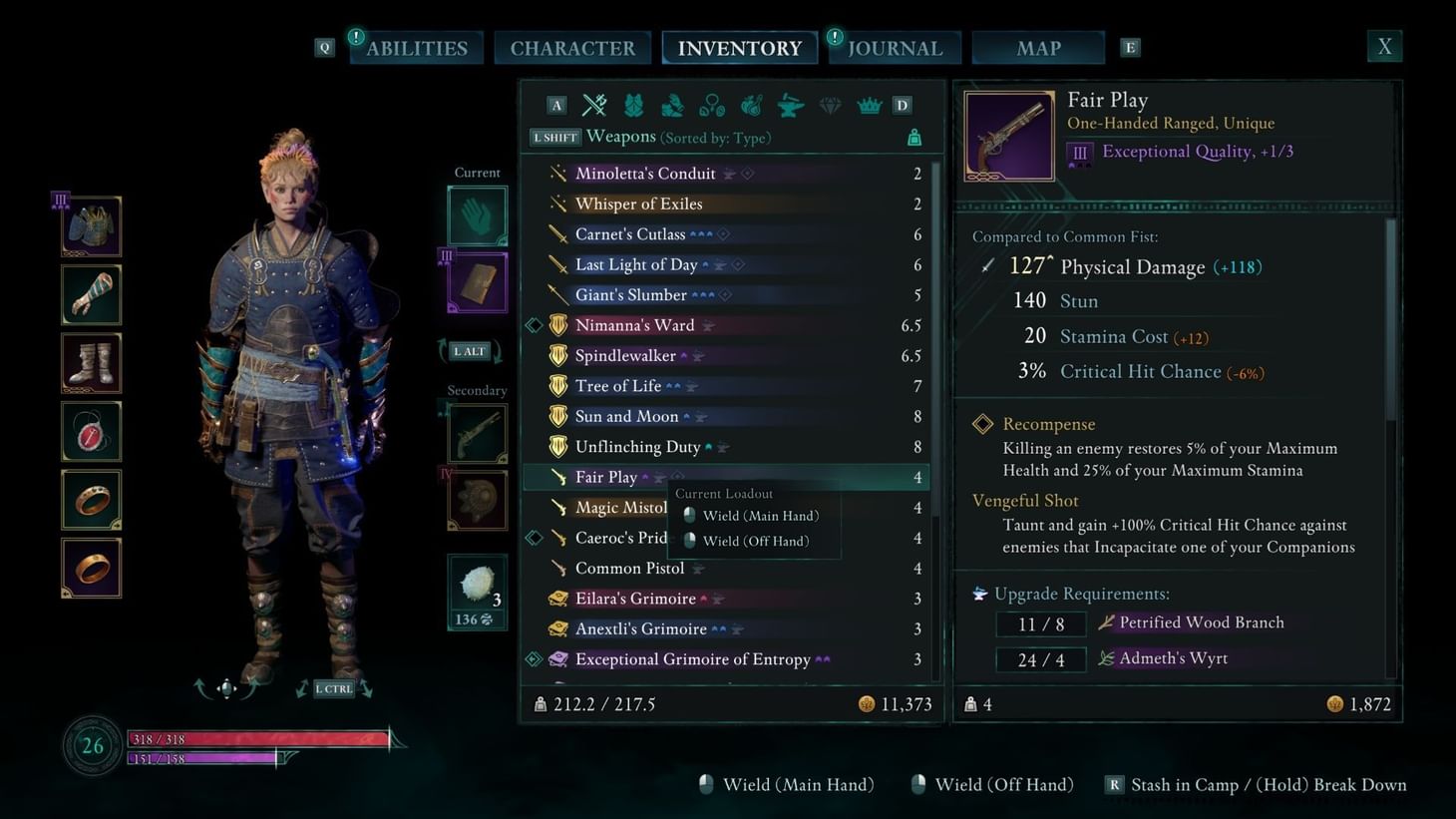The height and width of the screenshot is (819, 1456).
Task: Select the secondary pistol weapon slot
Action: (x=476, y=433)
